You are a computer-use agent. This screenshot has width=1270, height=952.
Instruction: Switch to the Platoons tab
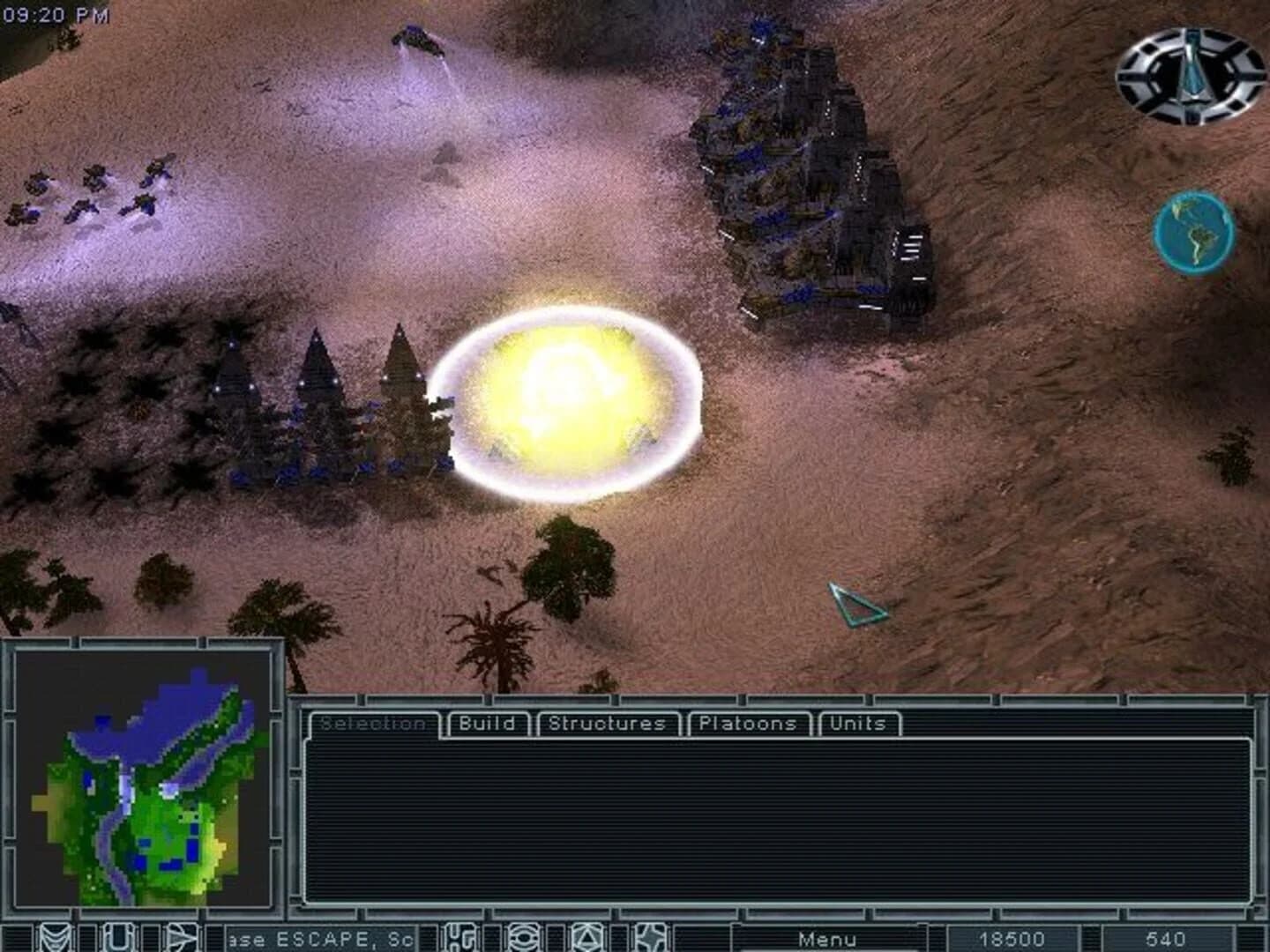click(748, 724)
